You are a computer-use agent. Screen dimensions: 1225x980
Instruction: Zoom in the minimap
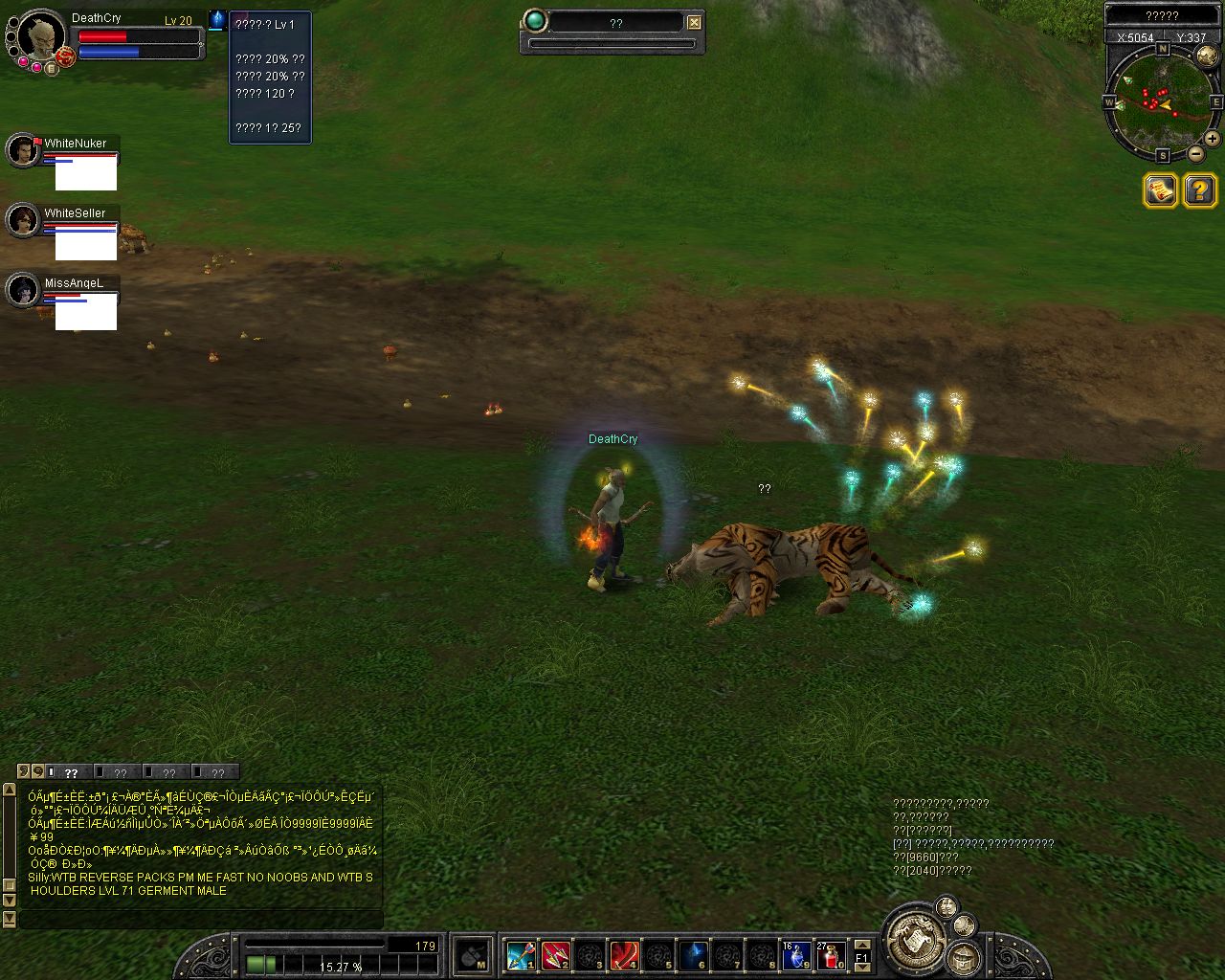[1212, 139]
